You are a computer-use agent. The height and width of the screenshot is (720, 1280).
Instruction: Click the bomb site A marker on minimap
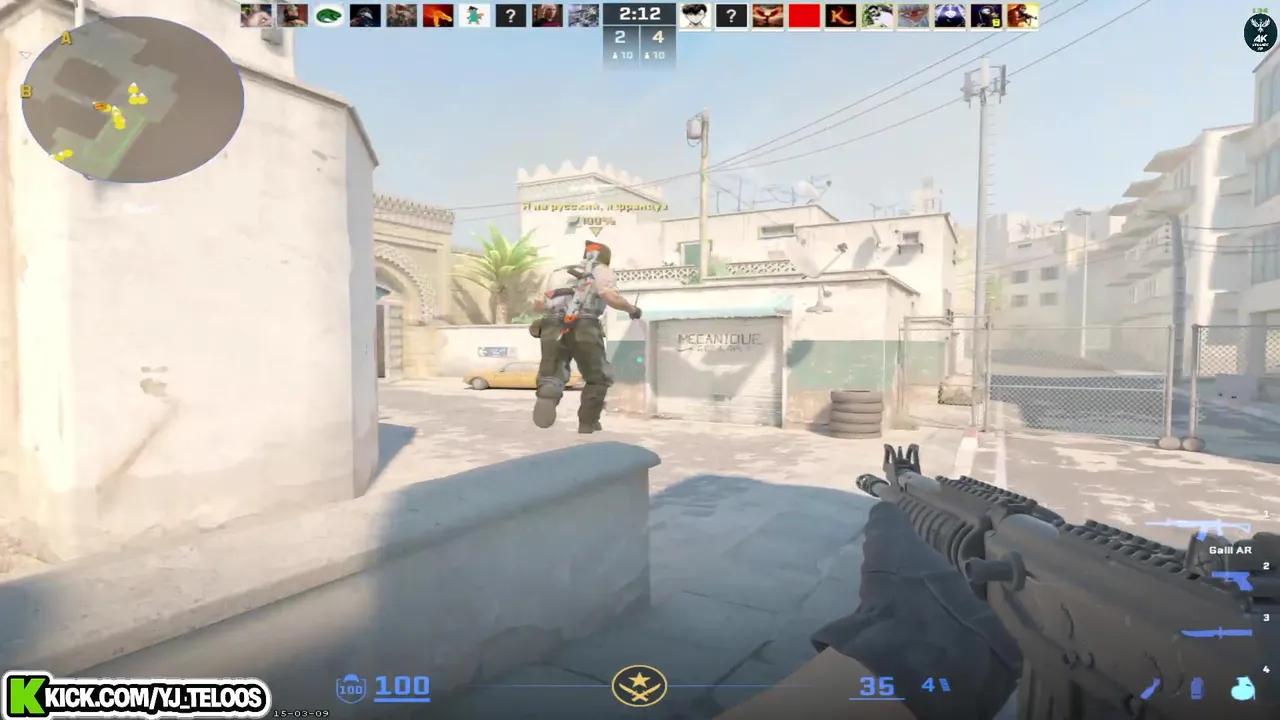[68, 38]
